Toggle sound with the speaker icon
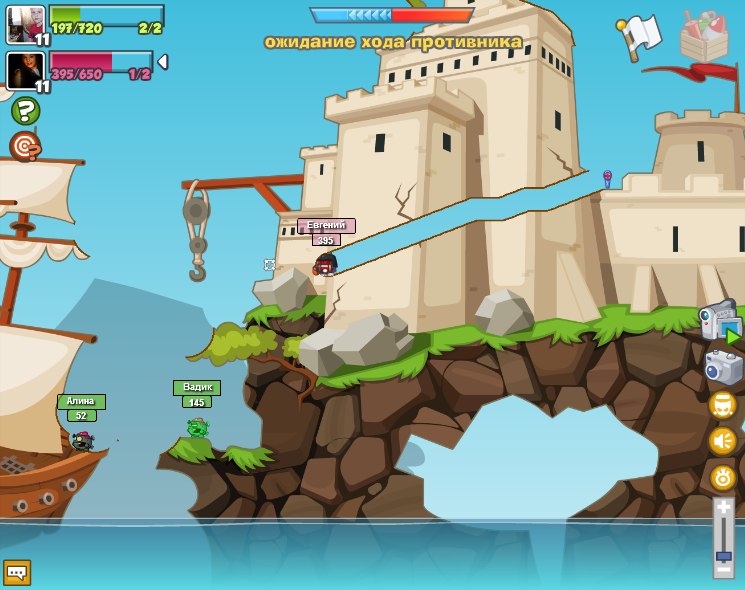 pos(722,440)
